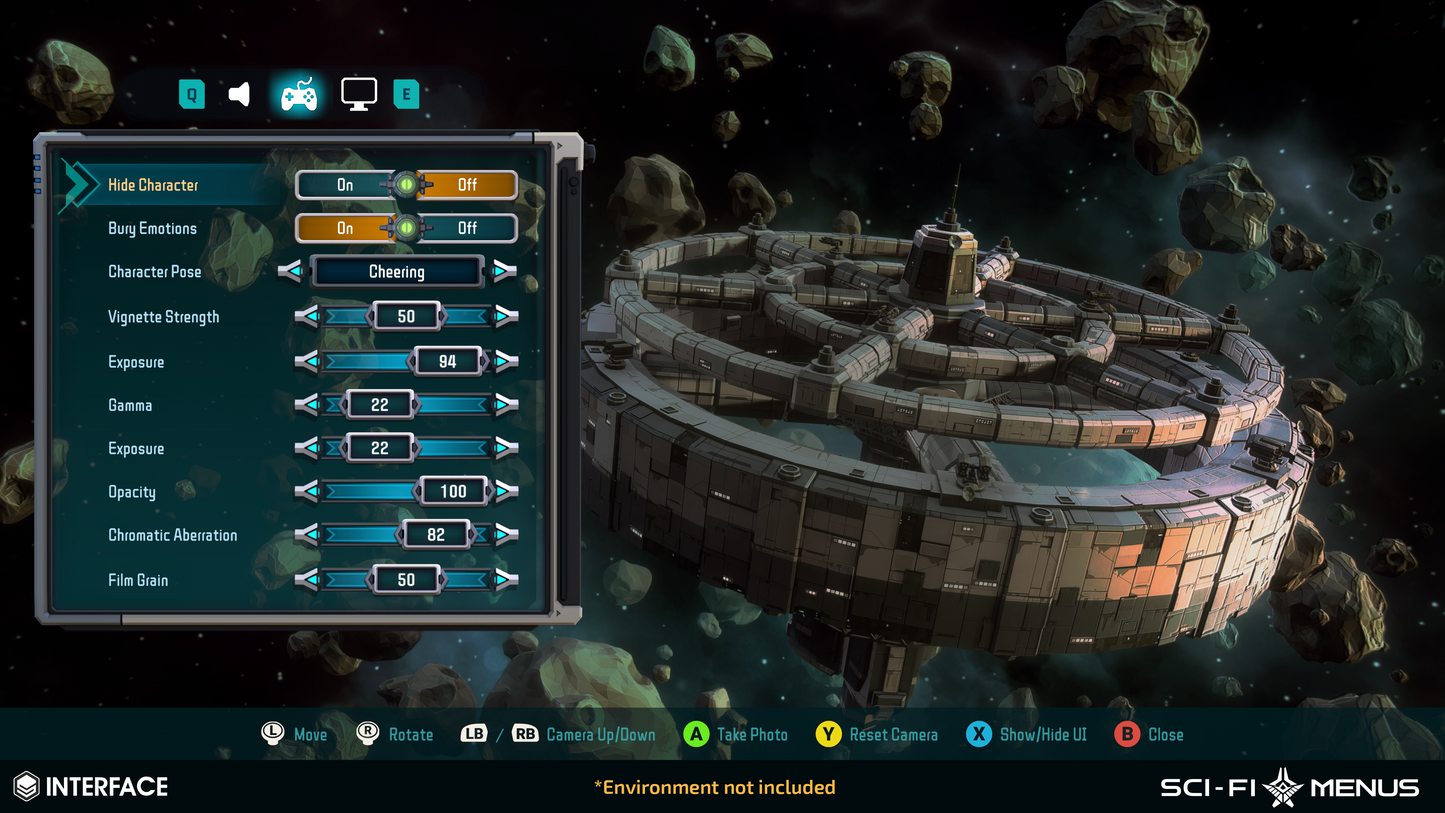Click the green A Take Photo icon

(694, 734)
